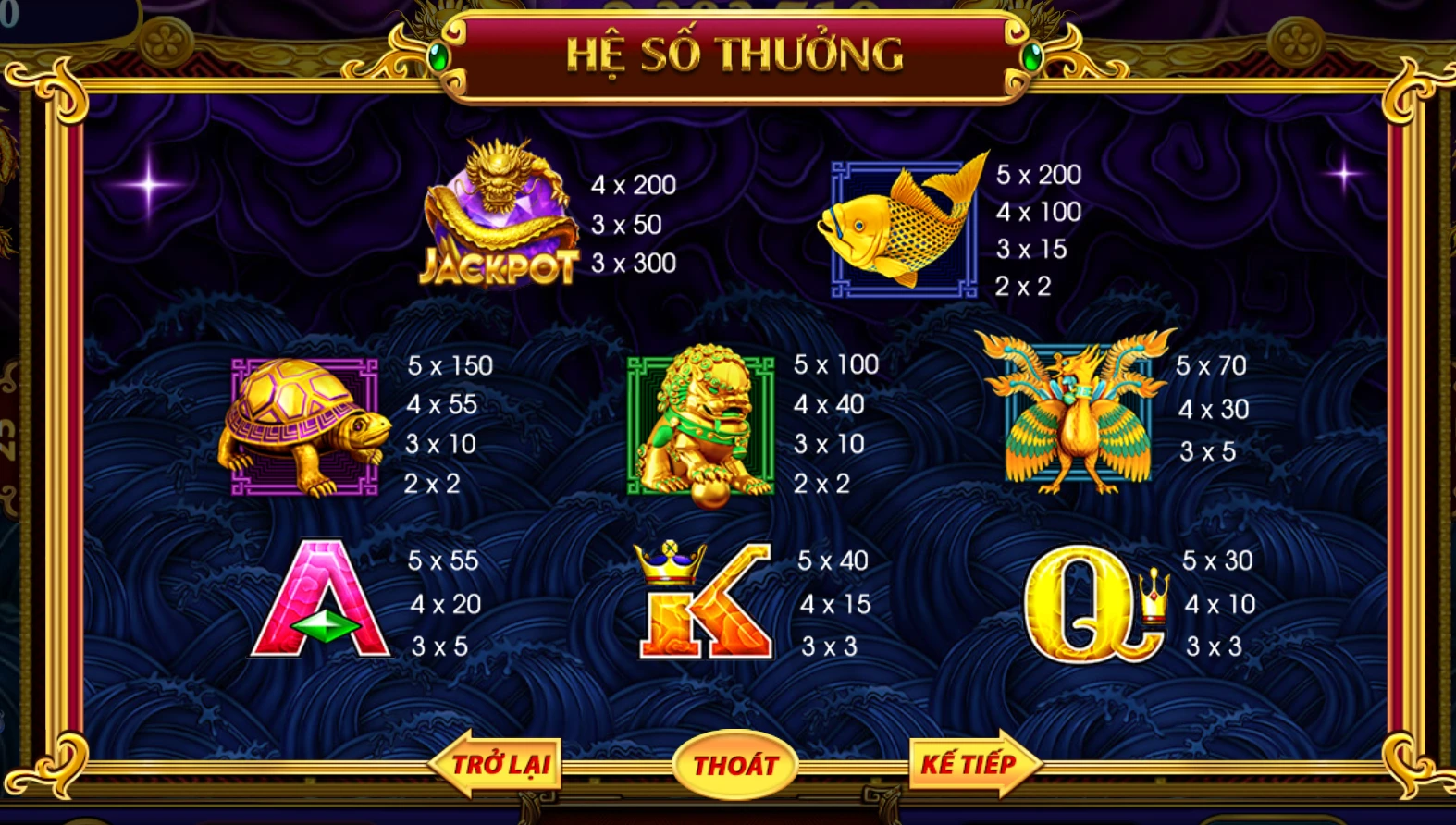Advance to next page with KẾ TIẾP

click(x=971, y=764)
